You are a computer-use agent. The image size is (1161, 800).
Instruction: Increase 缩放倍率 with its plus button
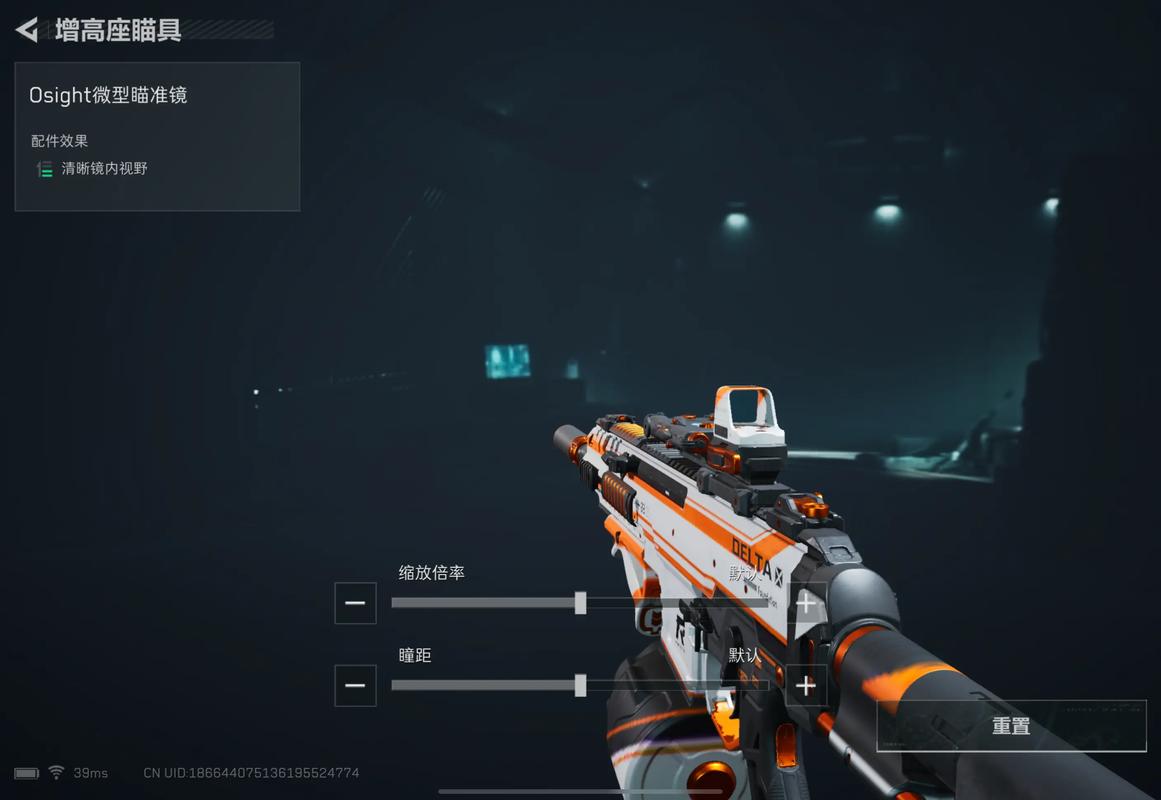(806, 603)
